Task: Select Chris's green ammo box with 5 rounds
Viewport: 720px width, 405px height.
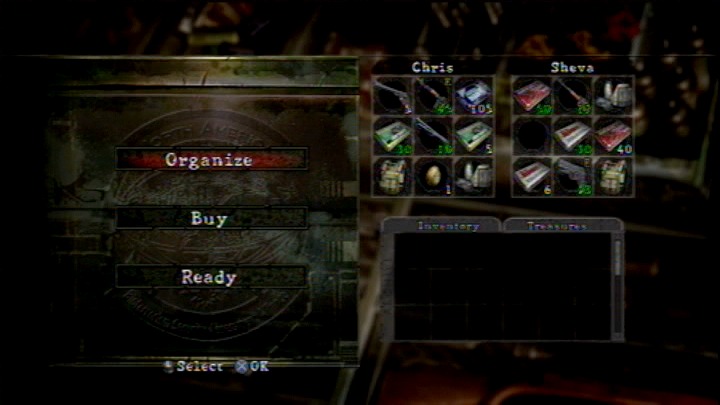Action: click(x=472, y=136)
